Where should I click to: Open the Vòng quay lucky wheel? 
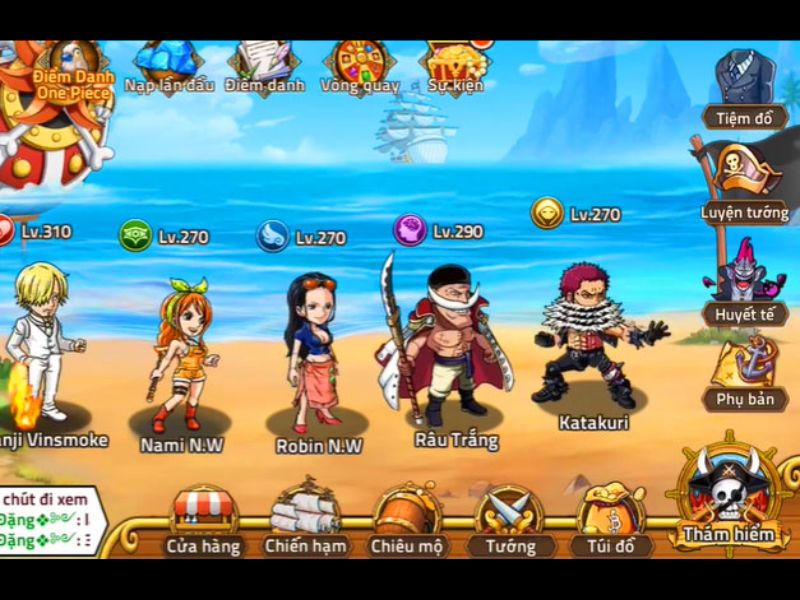click(360, 66)
